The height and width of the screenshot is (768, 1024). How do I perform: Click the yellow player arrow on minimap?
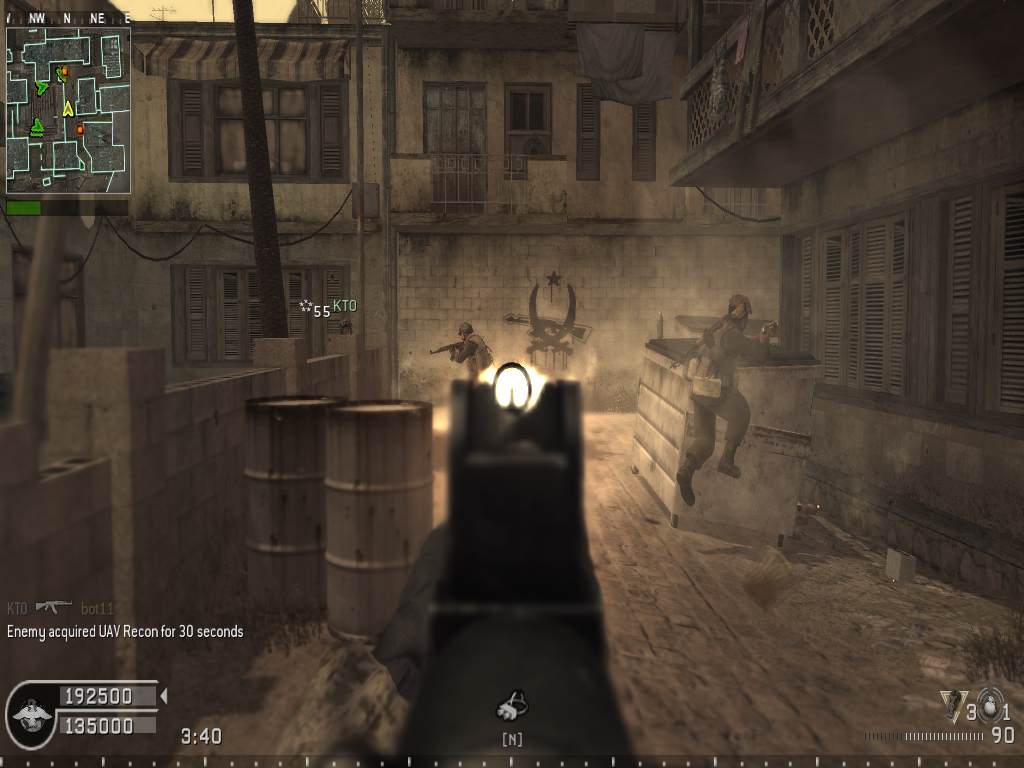pos(68,108)
